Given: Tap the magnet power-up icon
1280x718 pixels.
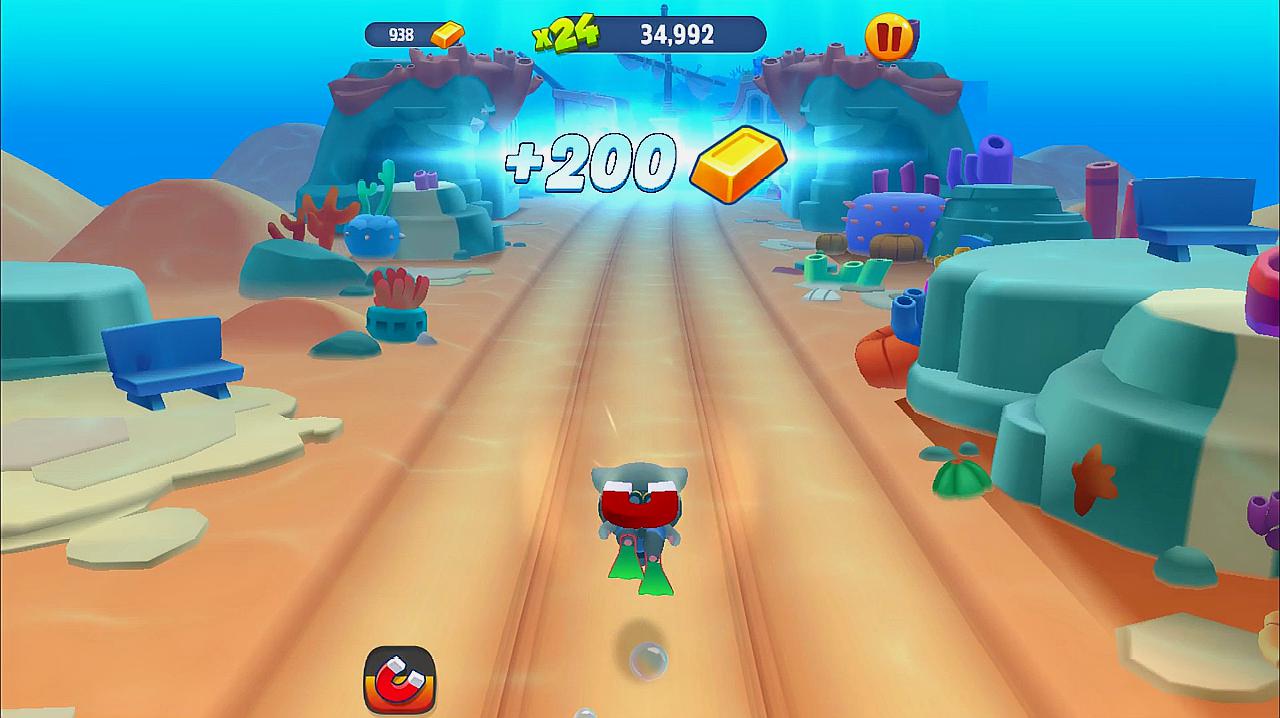Looking at the screenshot, I should pyautogui.click(x=399, y=679).
